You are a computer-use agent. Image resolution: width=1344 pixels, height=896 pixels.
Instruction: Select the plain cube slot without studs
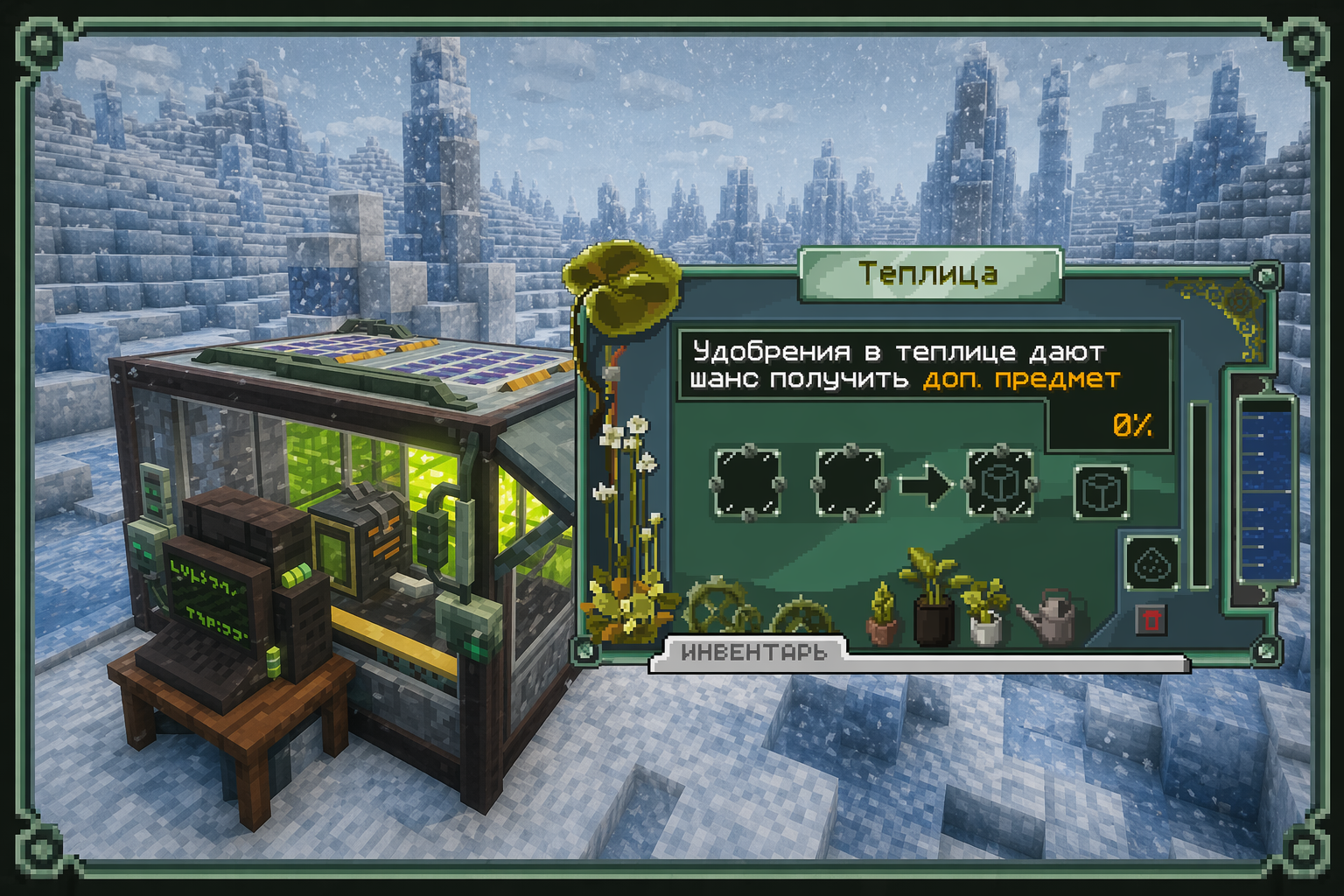(x=1101, y=492)
